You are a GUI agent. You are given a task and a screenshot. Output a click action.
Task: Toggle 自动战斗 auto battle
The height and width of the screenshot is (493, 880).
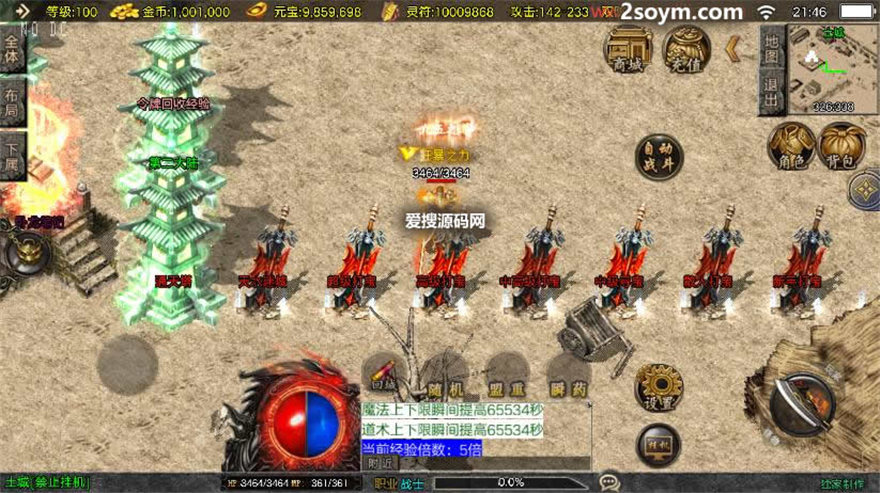tap(659, 157)
